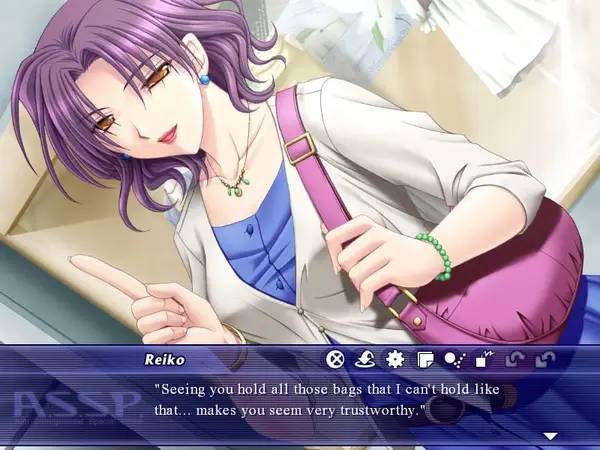Click the circle with trailing dots icon
This screenshot has height=450, width=600.
click(x=454, y=359)
